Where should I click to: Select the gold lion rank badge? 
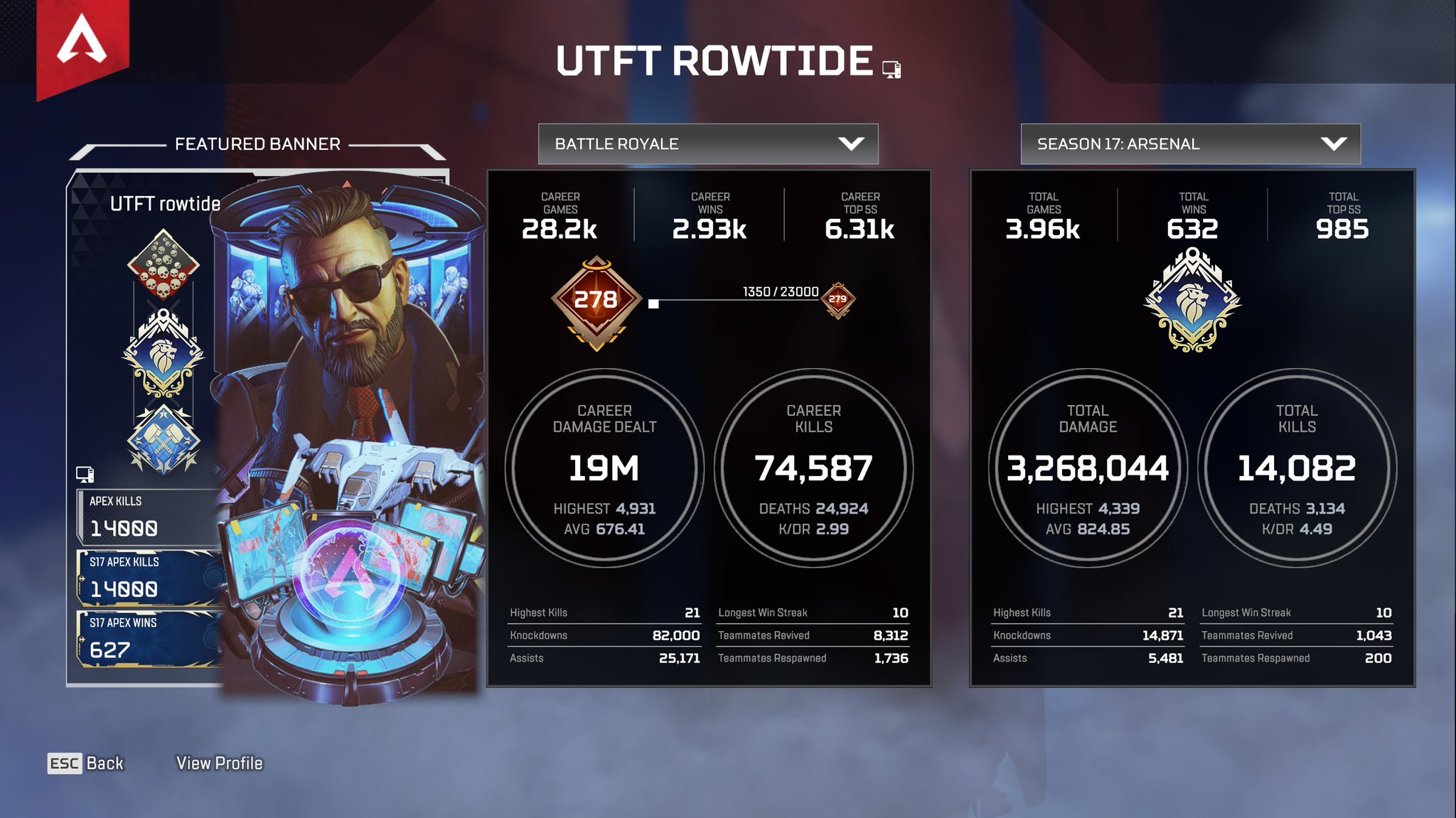point(162,353)
